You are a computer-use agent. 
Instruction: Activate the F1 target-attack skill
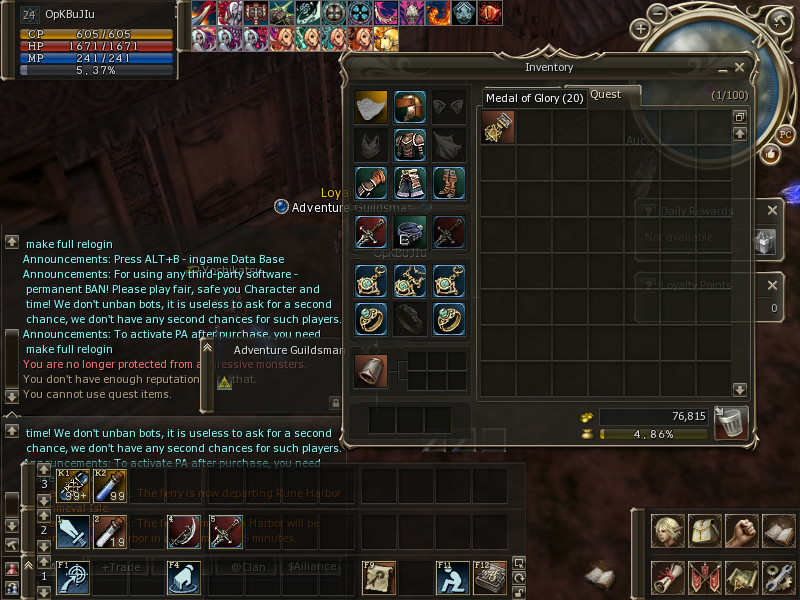(x=72, y=578)
